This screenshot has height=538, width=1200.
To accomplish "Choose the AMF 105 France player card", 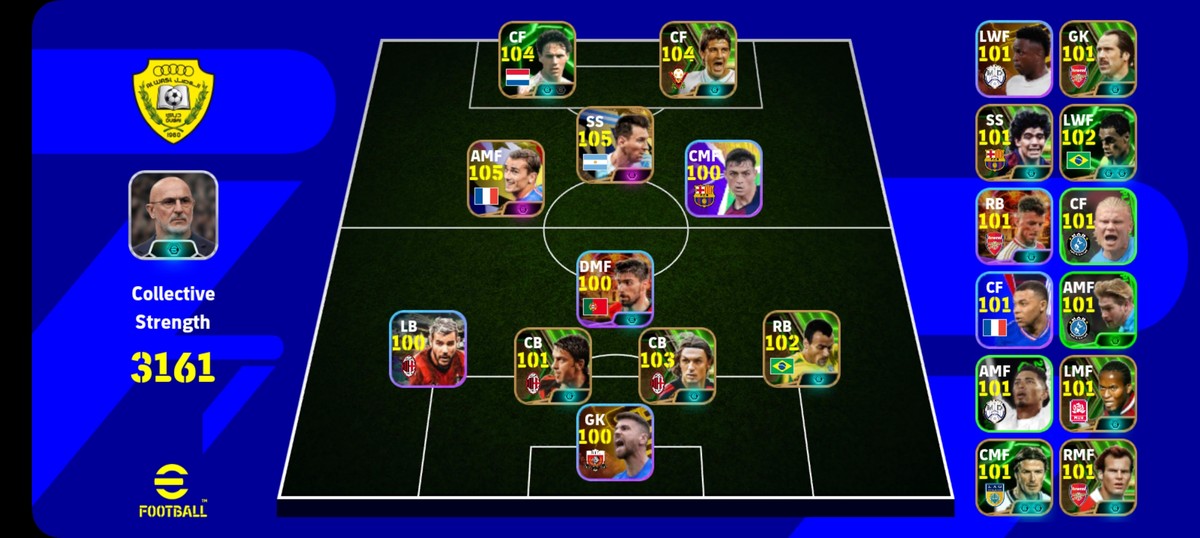I will [505, 178].
